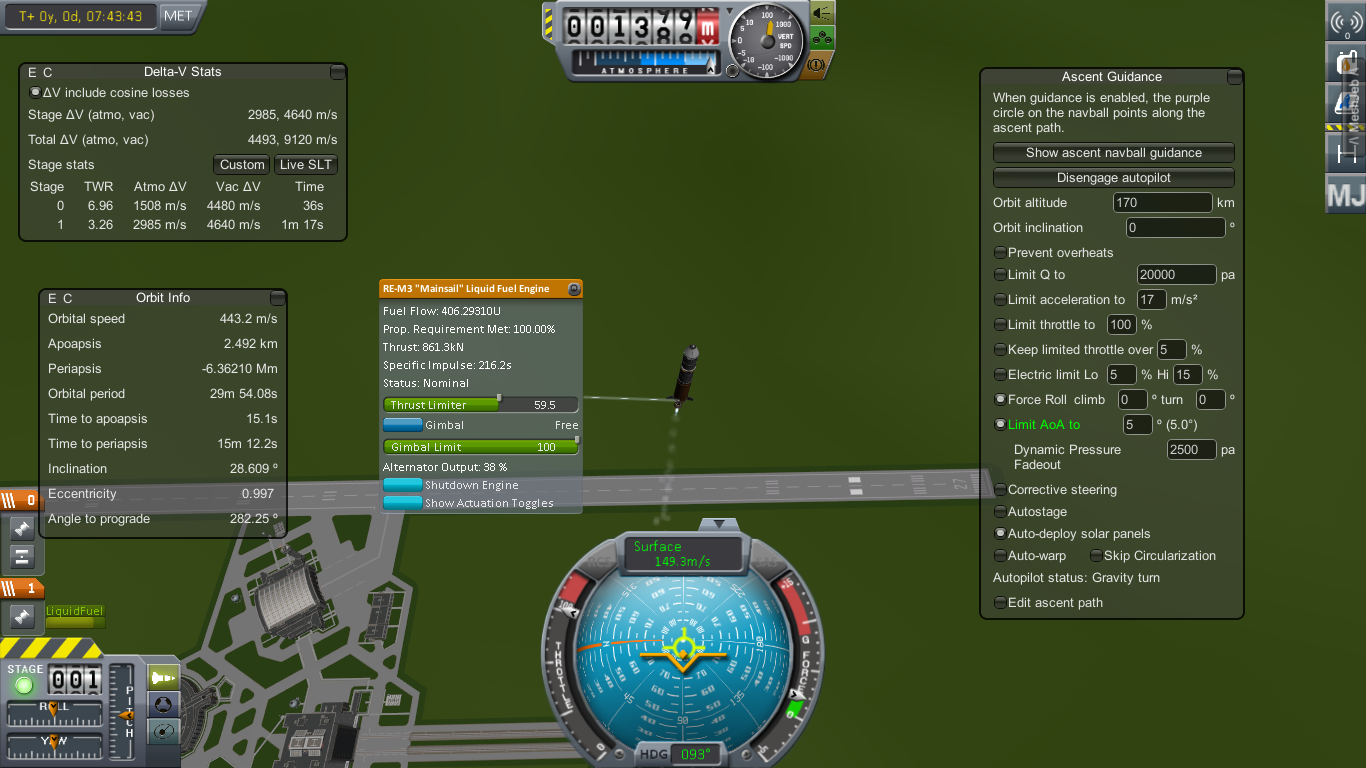The width and height of the screenshot is (1366, 768).
Task: Click the MET time mode button
Action: 178,16
